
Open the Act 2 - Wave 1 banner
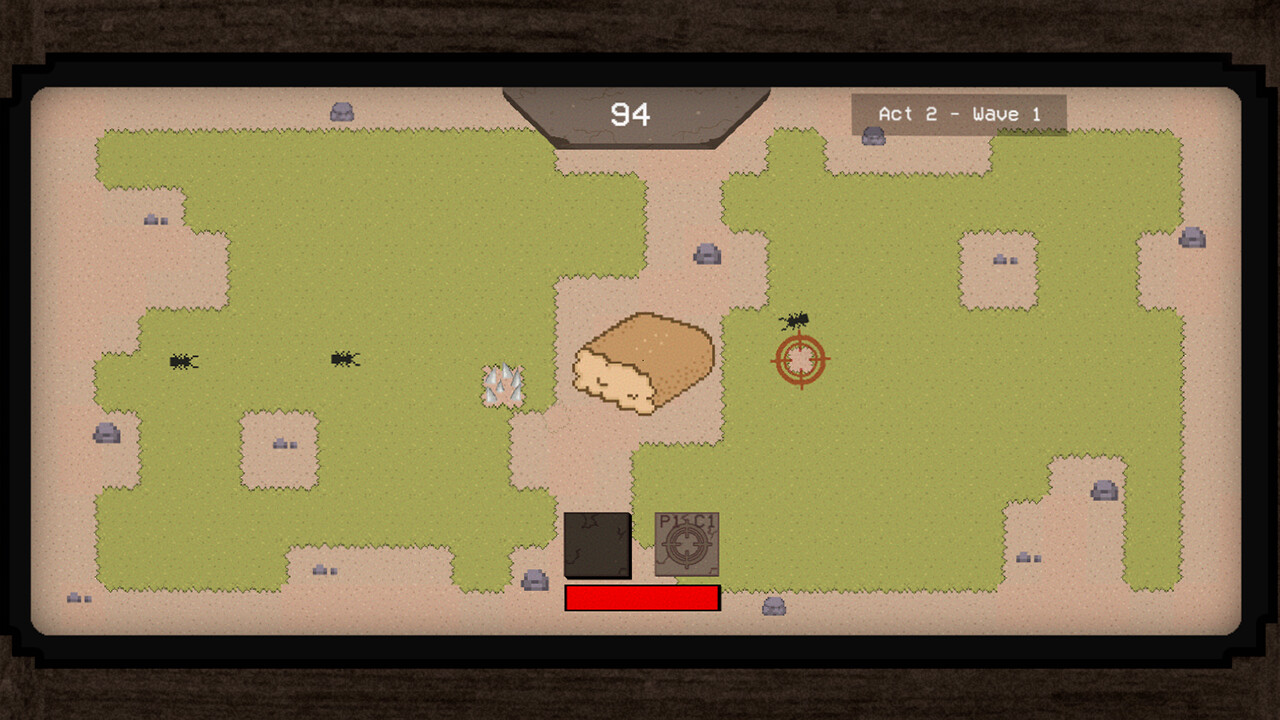pos(960,113)
